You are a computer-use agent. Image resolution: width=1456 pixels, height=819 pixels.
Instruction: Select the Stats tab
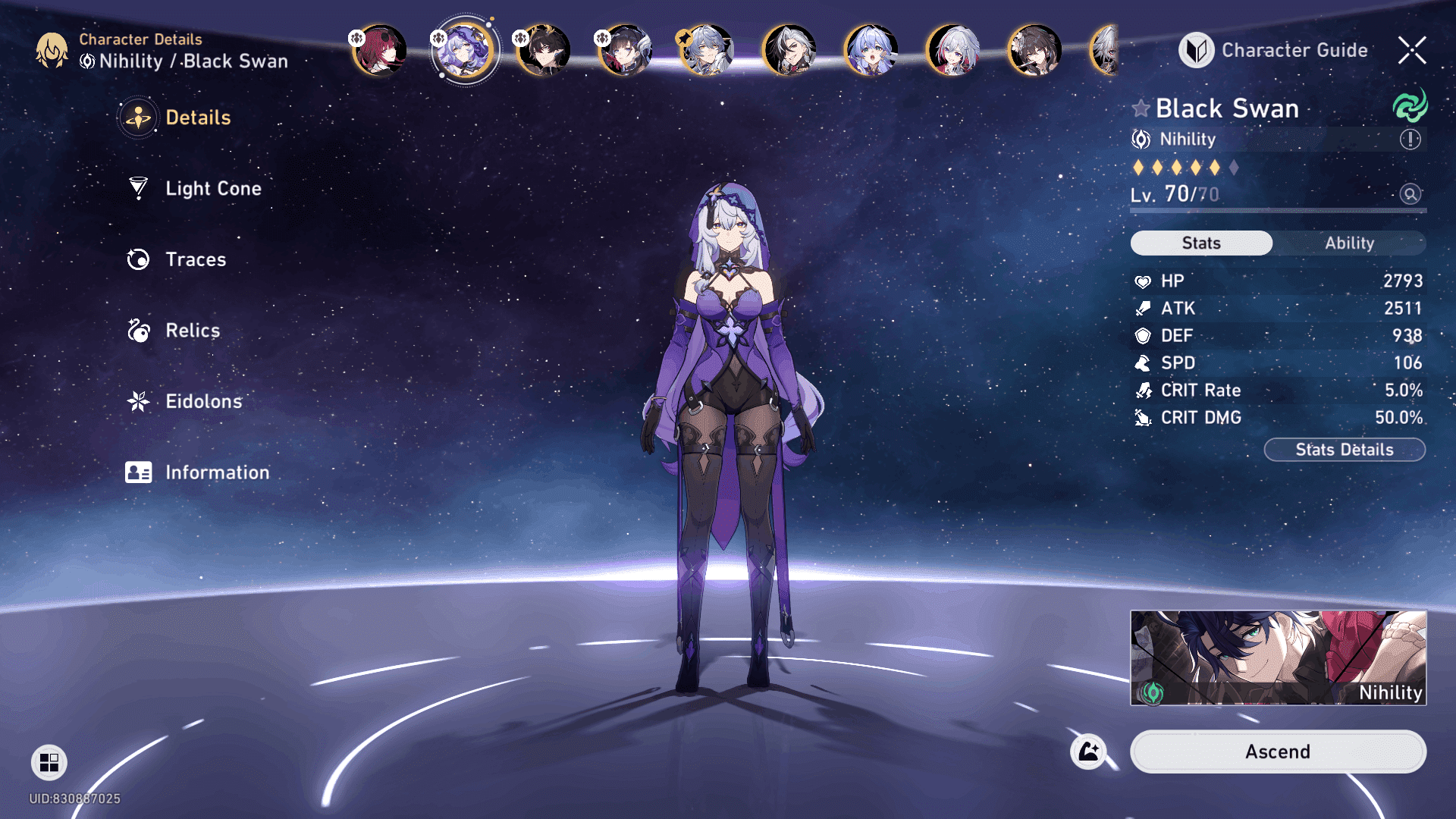pos(1201,243)
